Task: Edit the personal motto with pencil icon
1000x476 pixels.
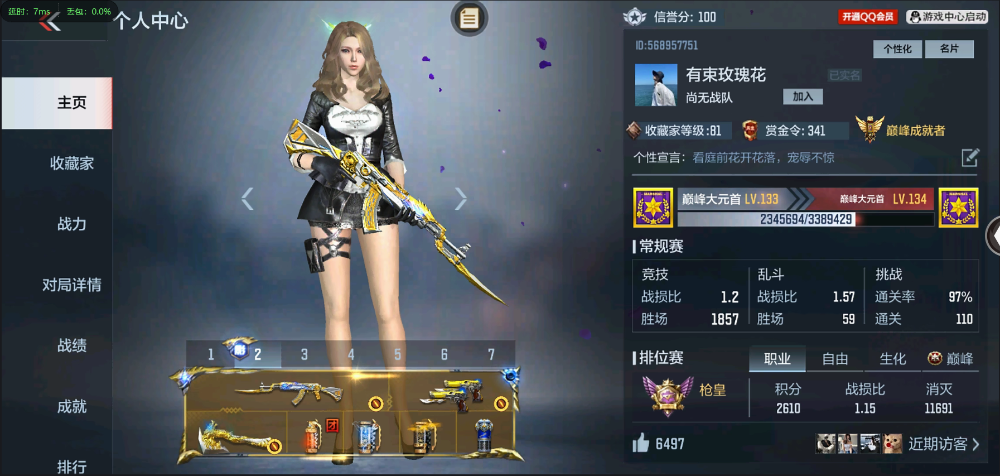Action: tap(970, 157)
